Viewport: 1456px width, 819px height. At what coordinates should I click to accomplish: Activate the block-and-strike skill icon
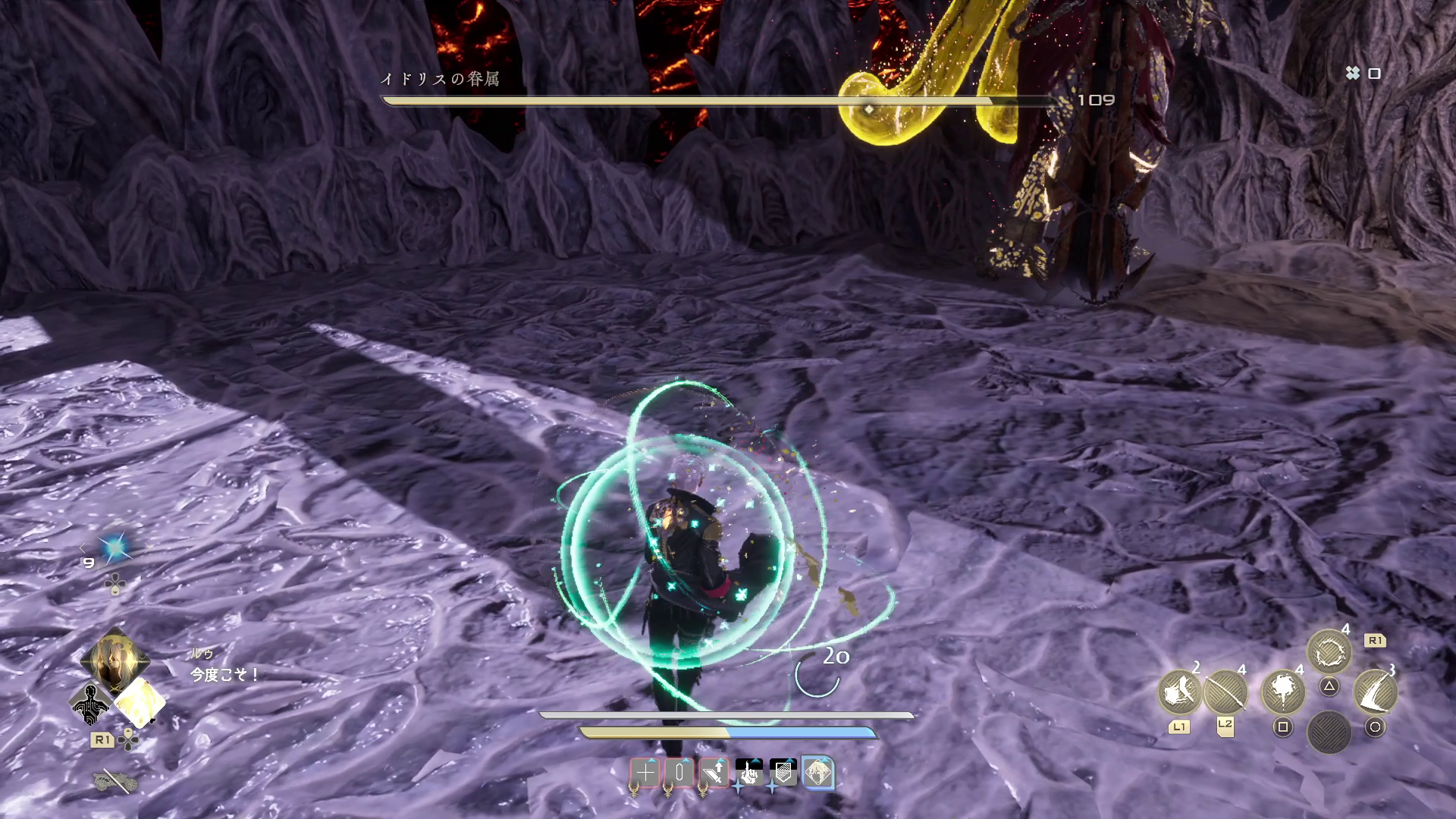pos(1178,692)
